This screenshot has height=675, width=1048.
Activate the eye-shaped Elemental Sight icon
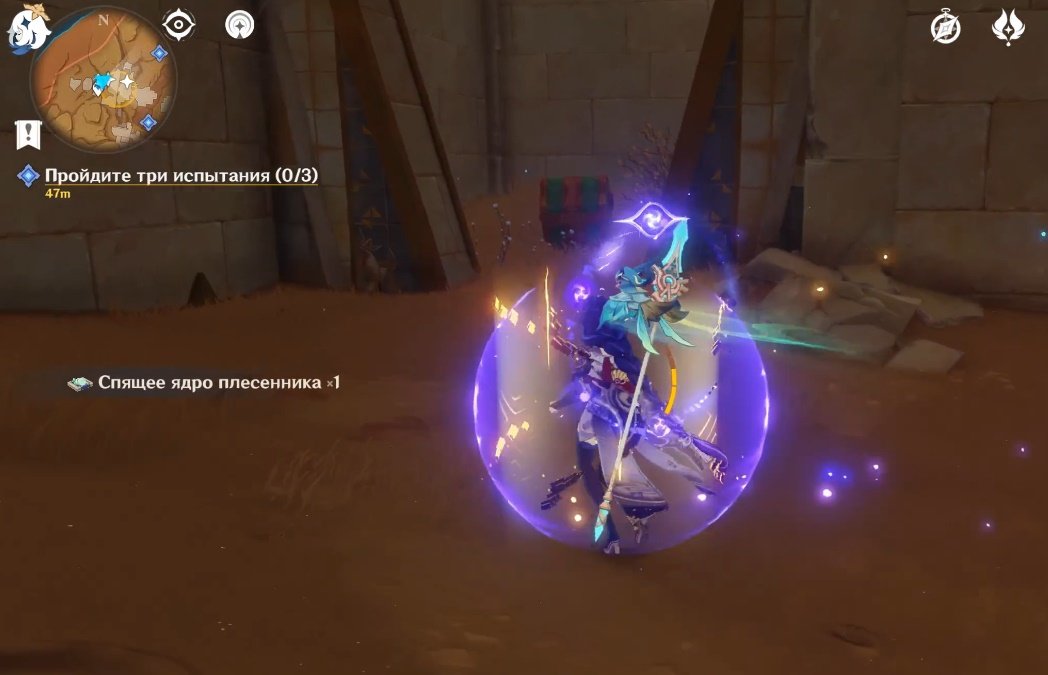179,25
